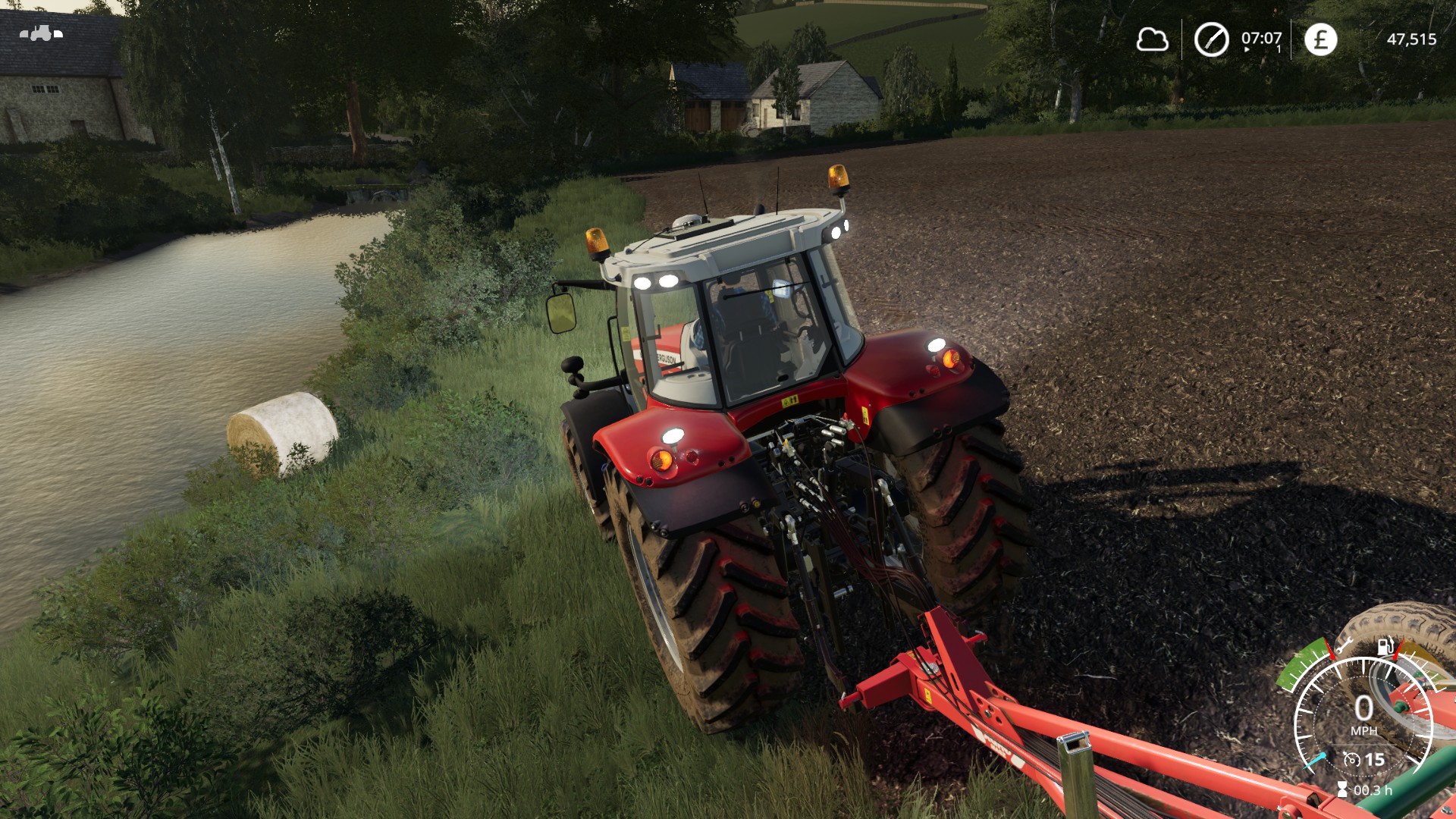The image size is (1456, 819).
Task: Open the pound currency icon
Action: coord(1320,39)
